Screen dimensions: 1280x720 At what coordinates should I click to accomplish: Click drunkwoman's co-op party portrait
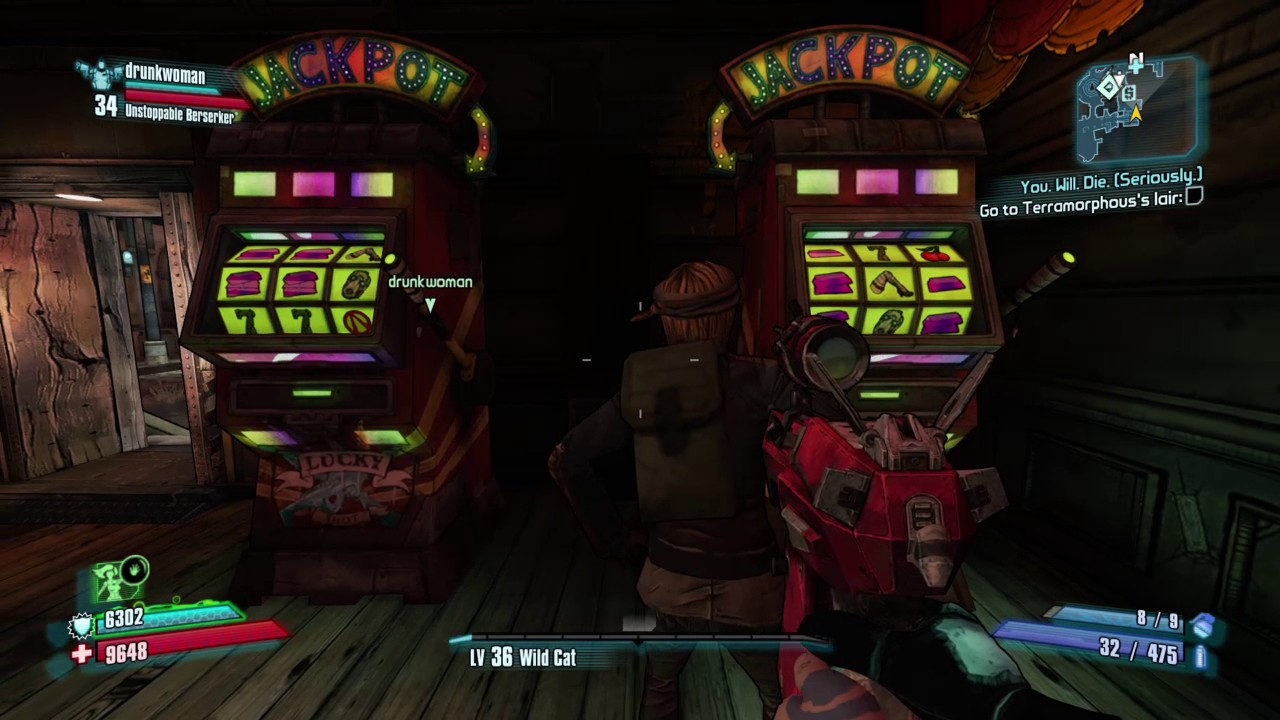pos(100,73)
